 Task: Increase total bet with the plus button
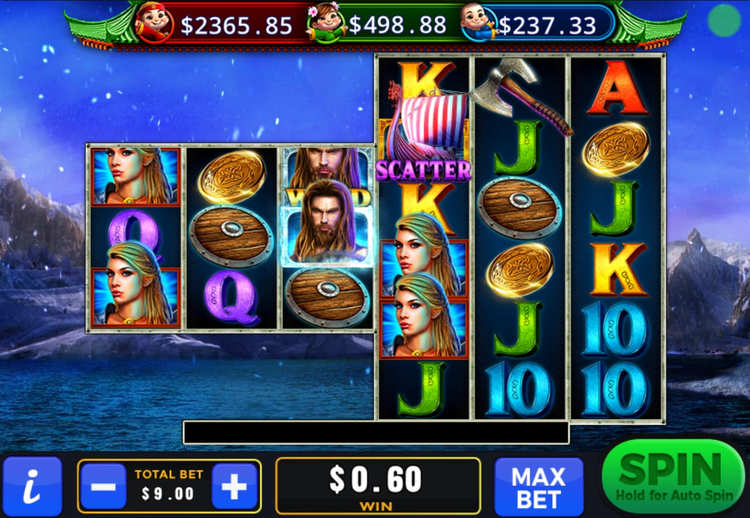click(x=234, y=487)
